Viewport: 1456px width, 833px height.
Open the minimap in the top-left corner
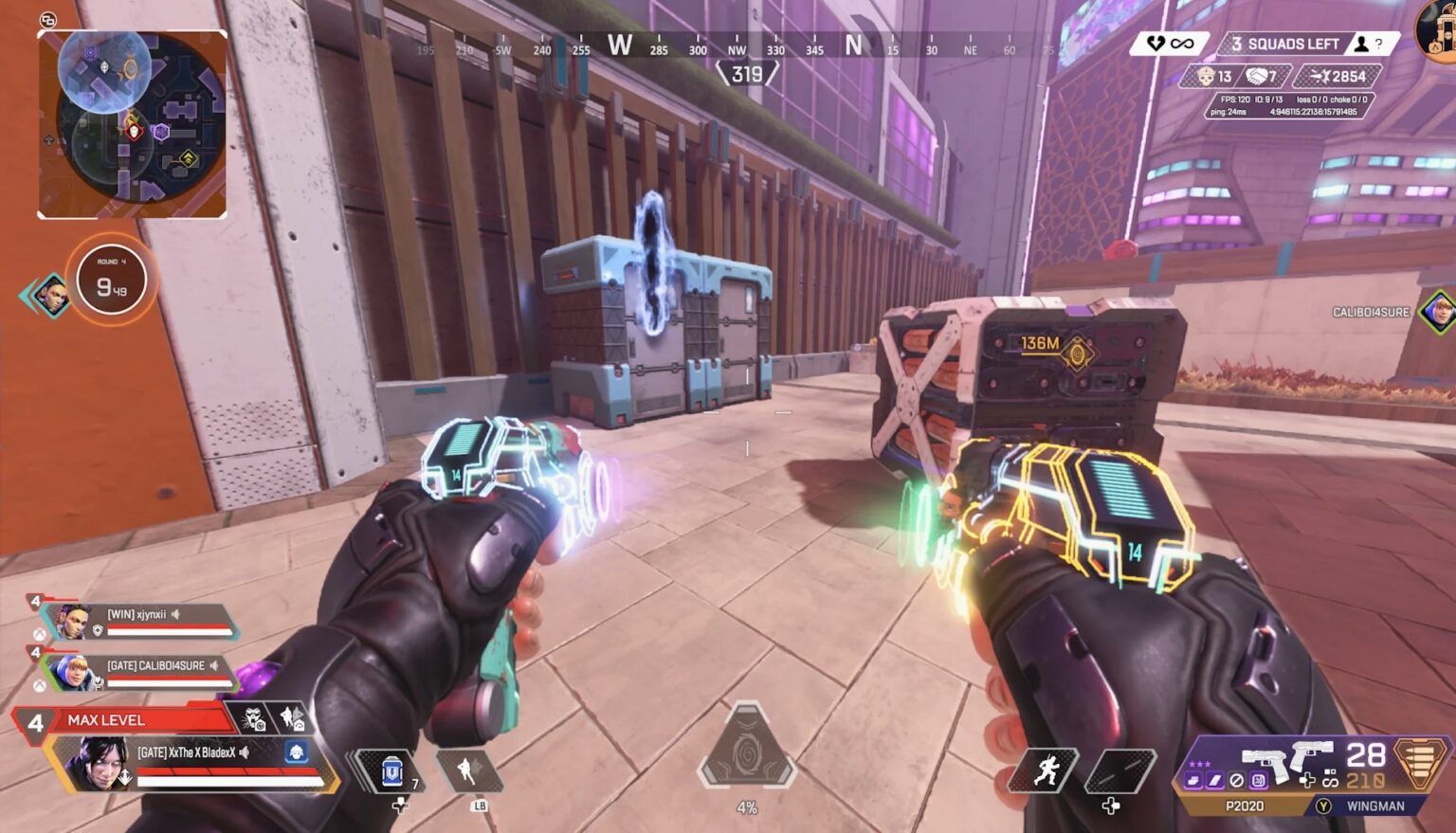point(133,123)
